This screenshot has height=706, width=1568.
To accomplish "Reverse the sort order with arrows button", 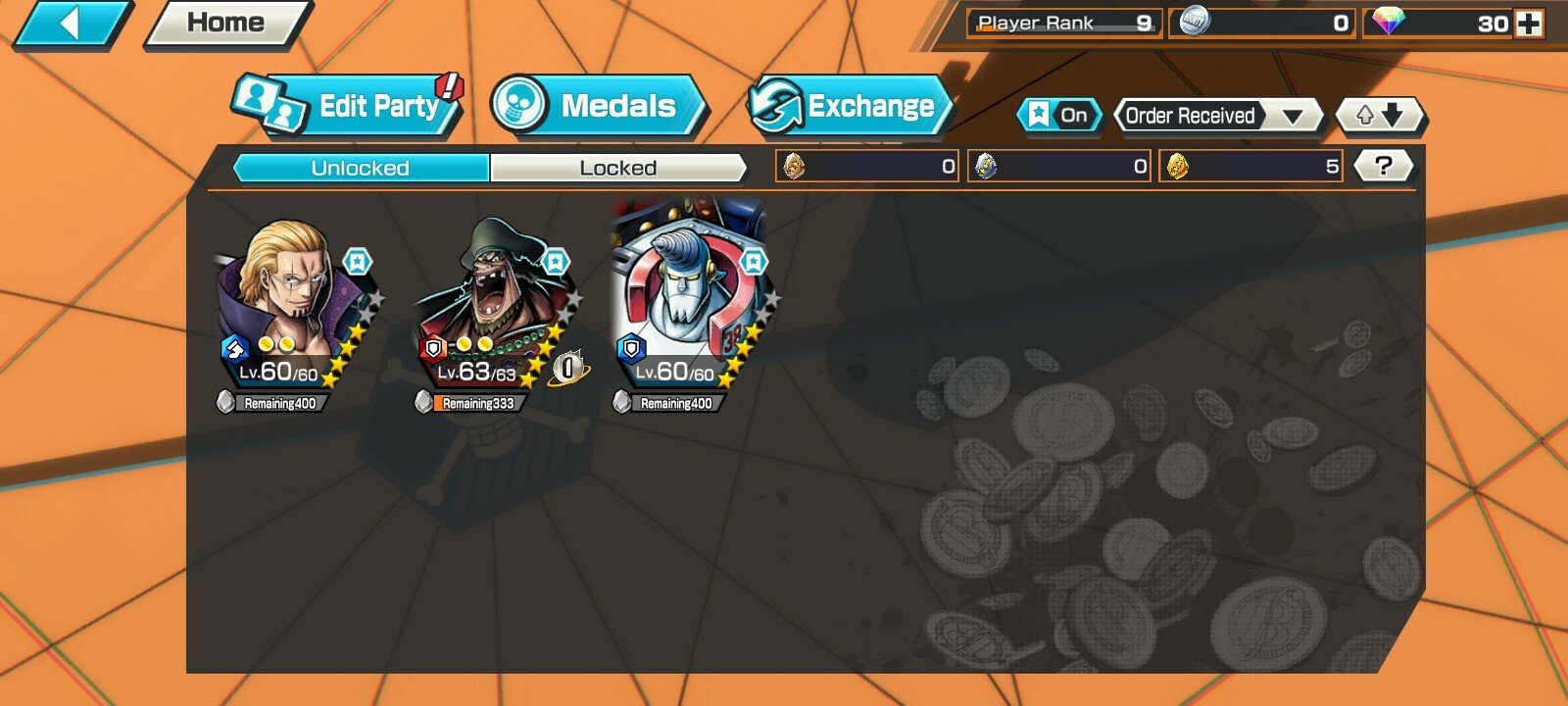I will coord(1380,116).
